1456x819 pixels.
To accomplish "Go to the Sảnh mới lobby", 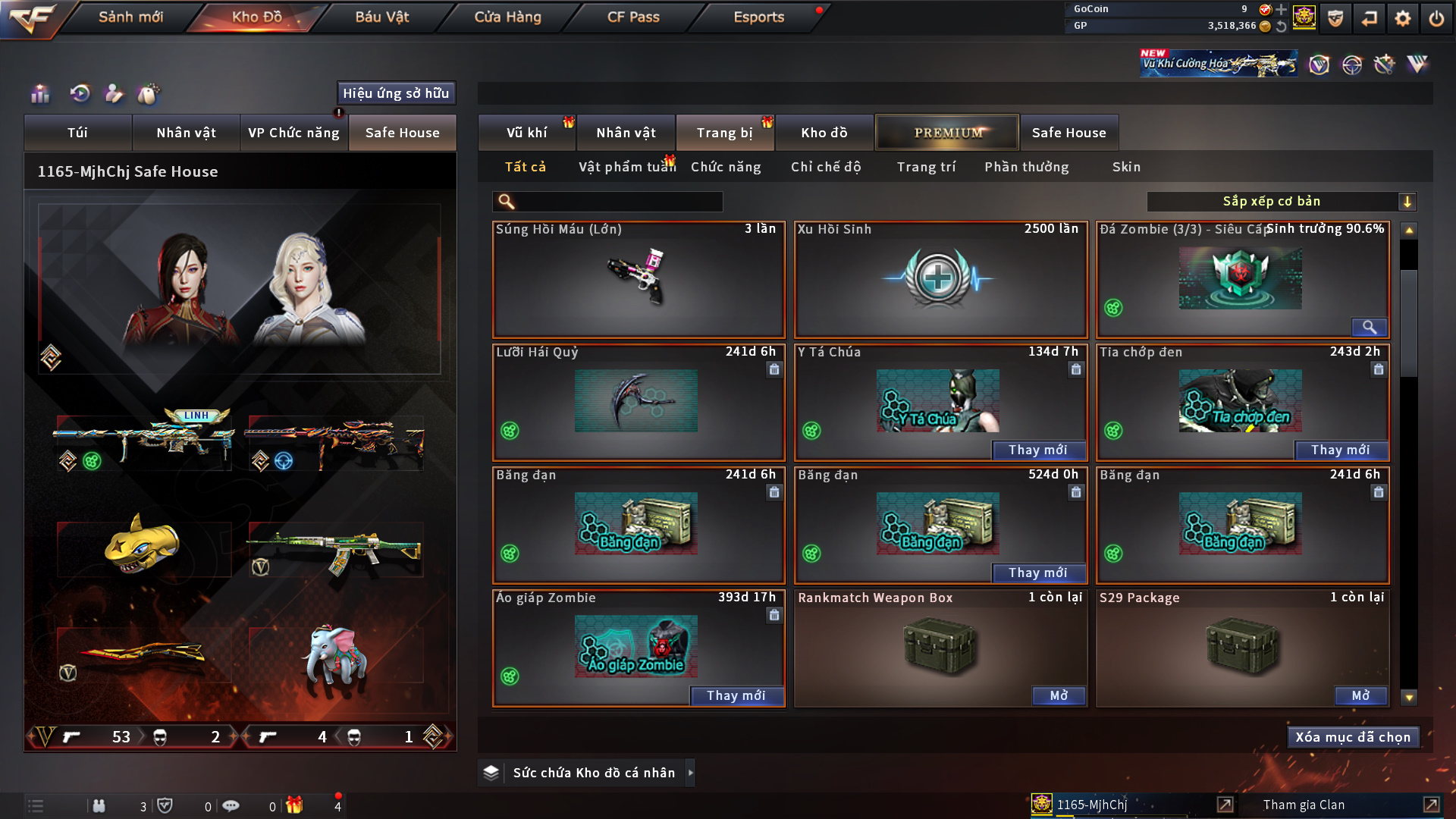I will point(130,17).
